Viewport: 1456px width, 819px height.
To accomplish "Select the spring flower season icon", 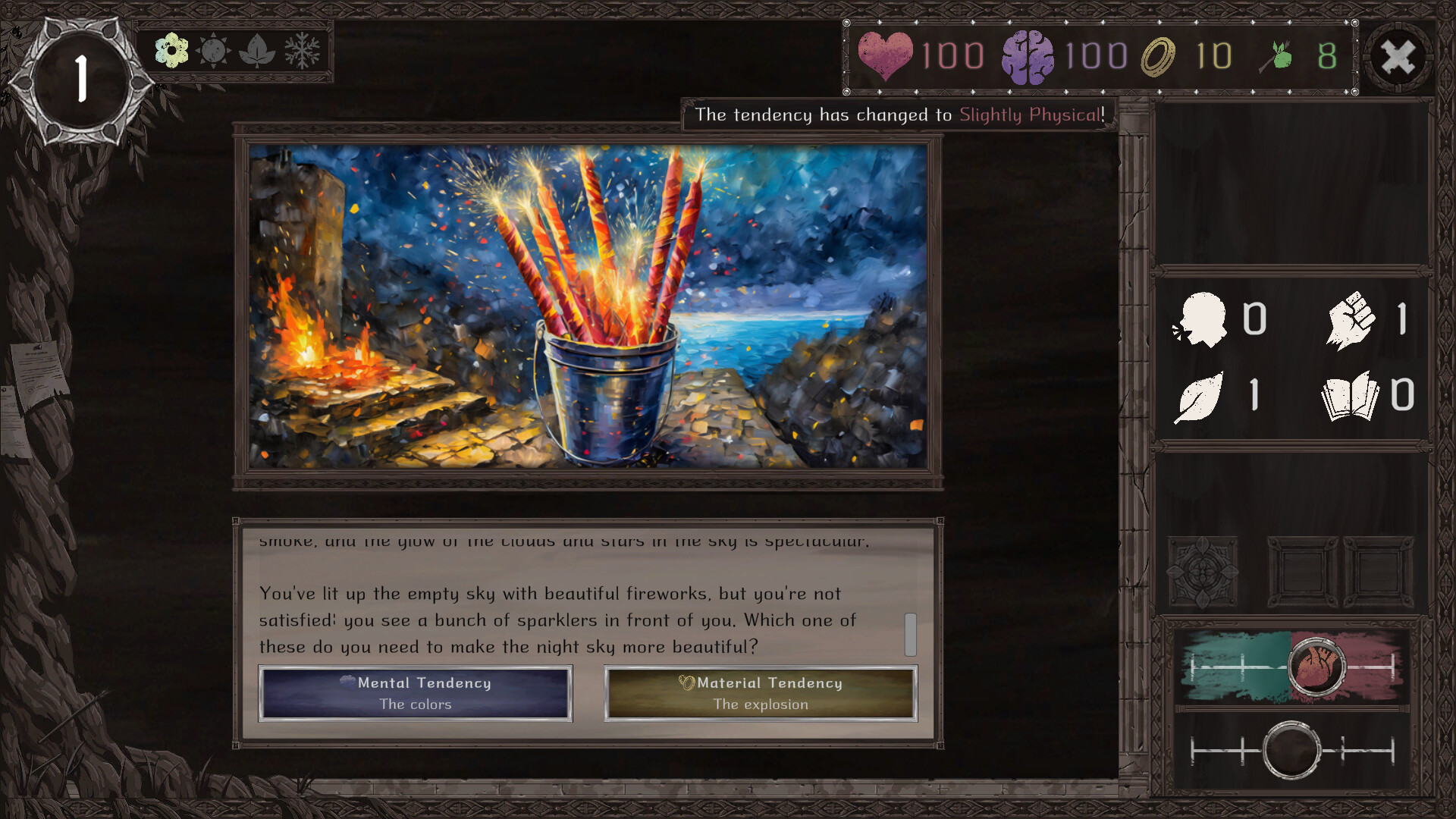I will tap(171, 52).
